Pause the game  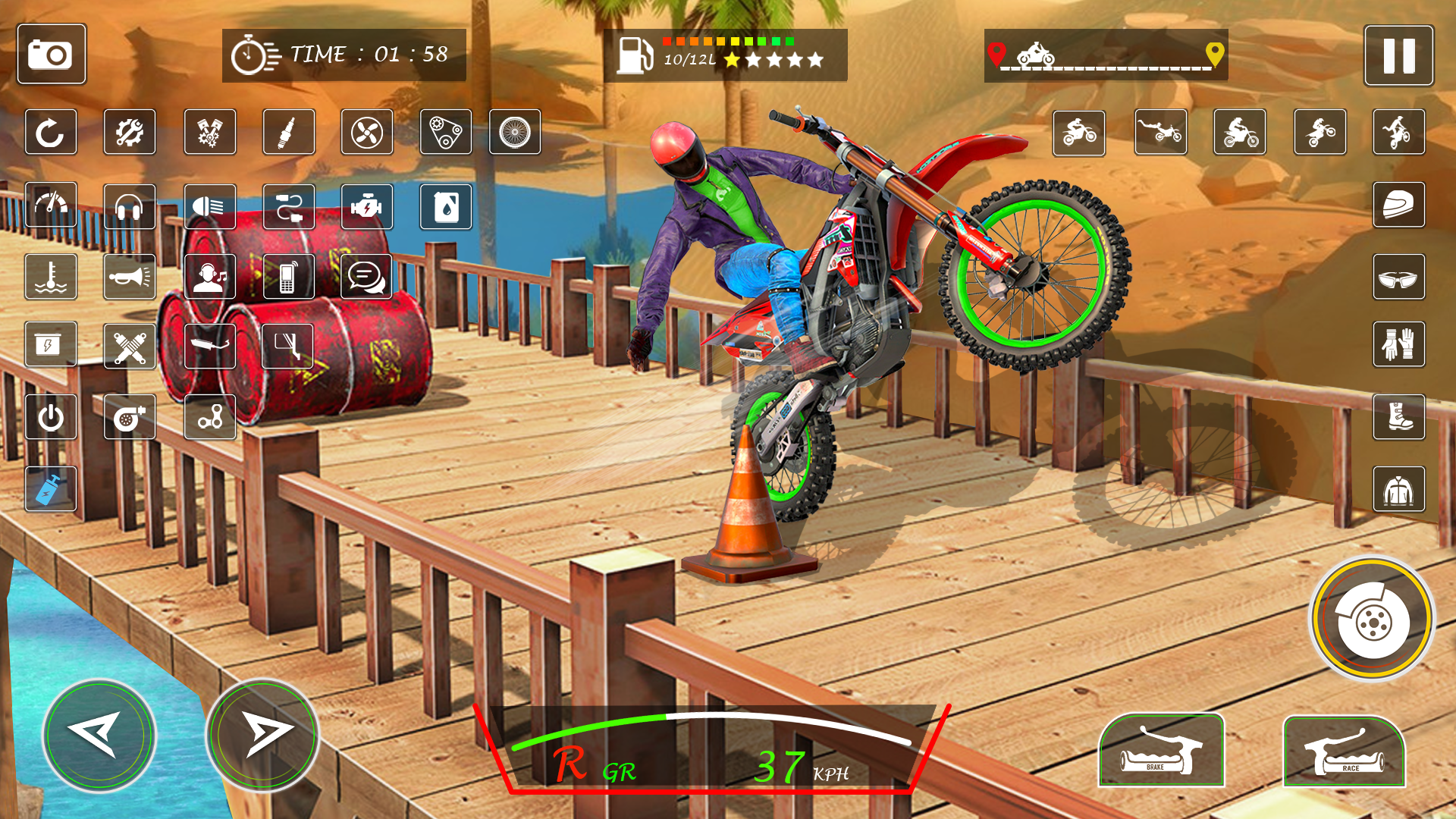(x=1398, y=55)
